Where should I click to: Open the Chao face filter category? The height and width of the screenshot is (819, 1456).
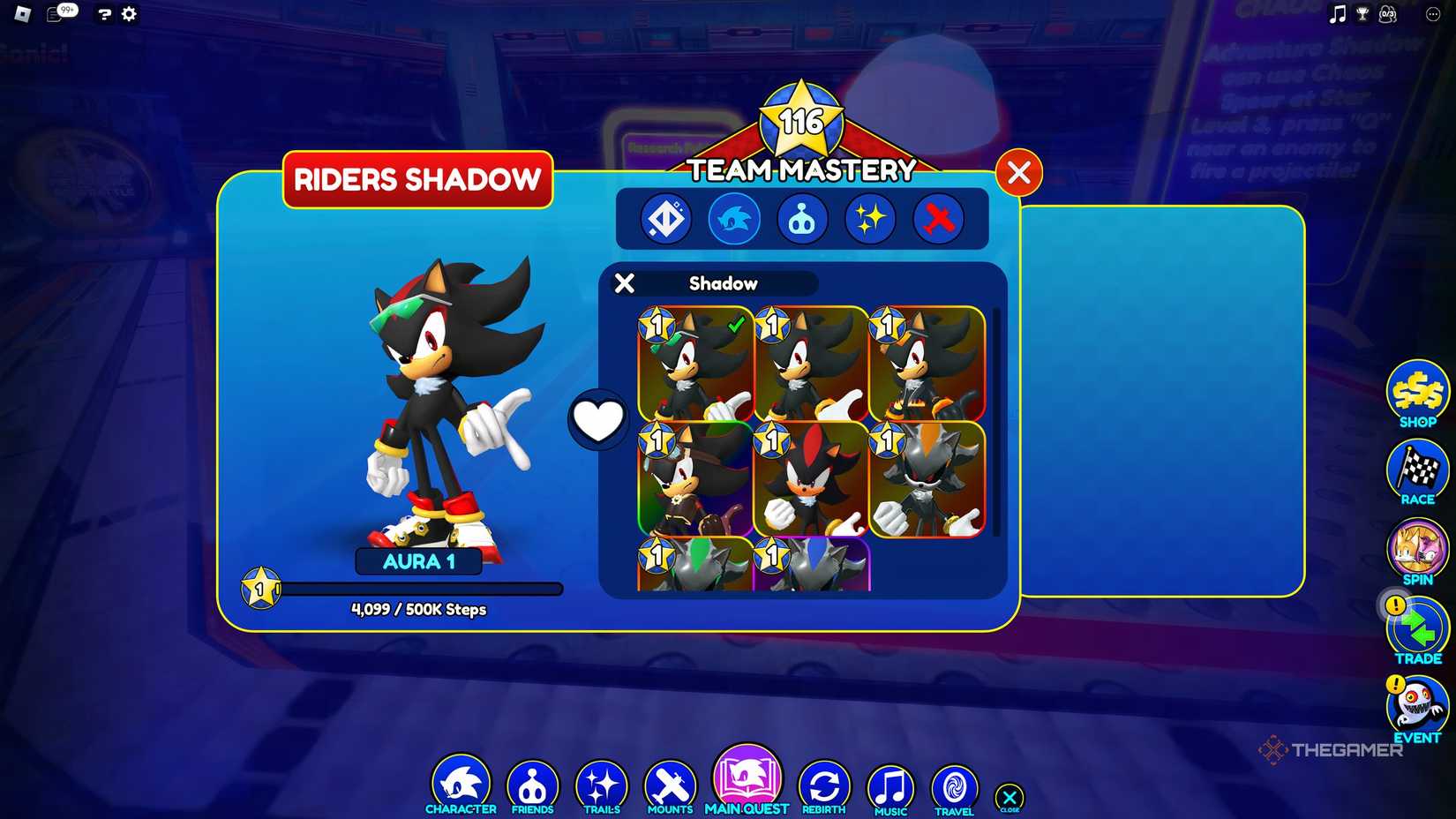[803, 220]
